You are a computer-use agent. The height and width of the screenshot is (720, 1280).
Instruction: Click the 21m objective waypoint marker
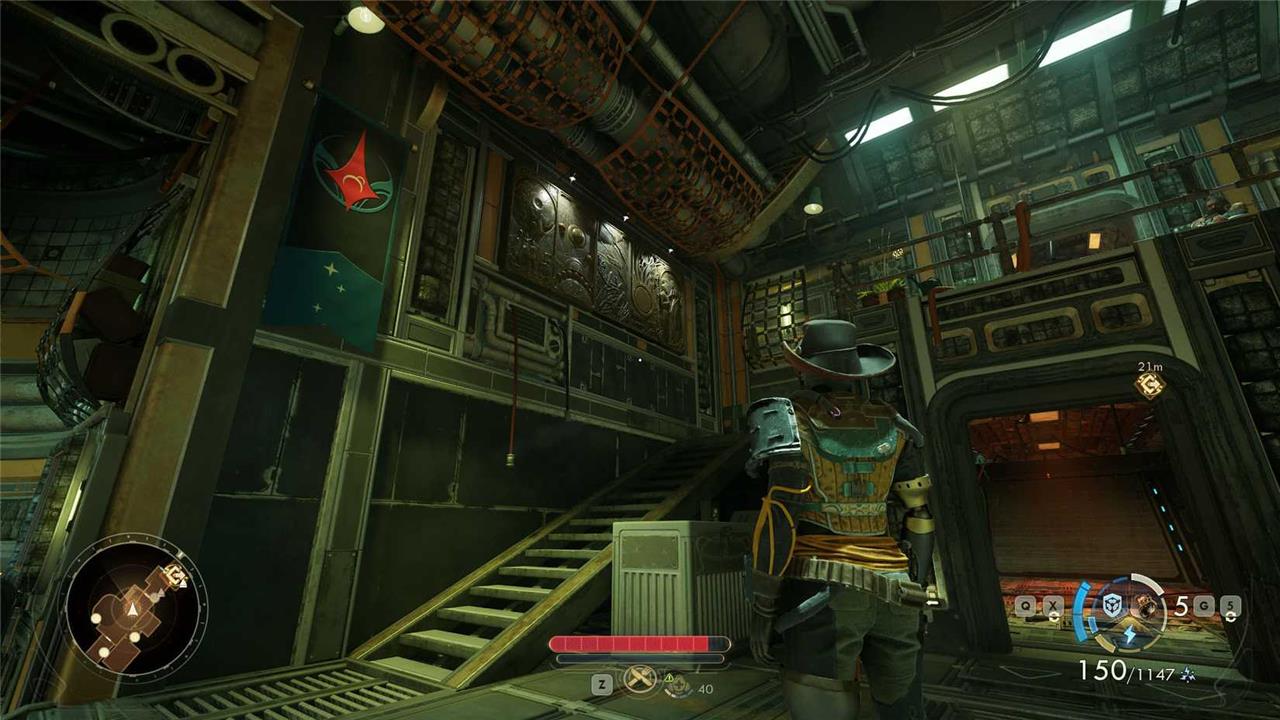pos(1150,385)
